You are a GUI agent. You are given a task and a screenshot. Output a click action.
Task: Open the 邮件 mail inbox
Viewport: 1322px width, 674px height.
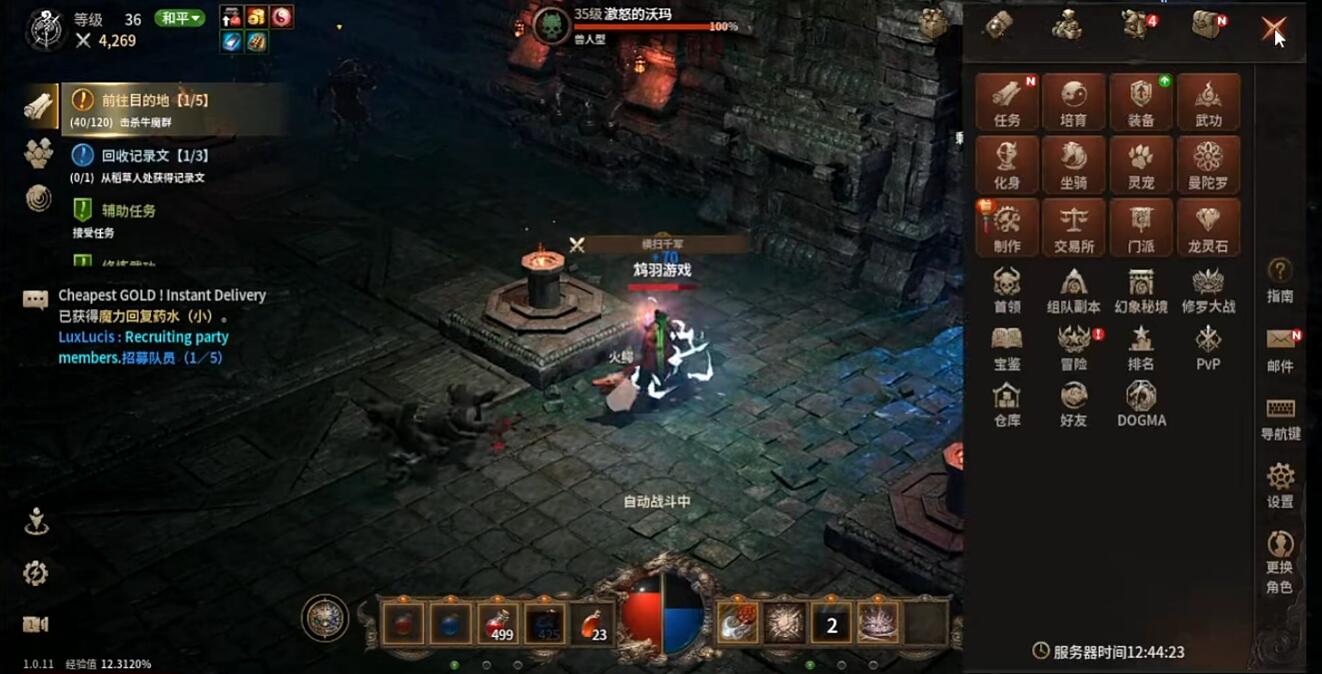(1280, 347)
